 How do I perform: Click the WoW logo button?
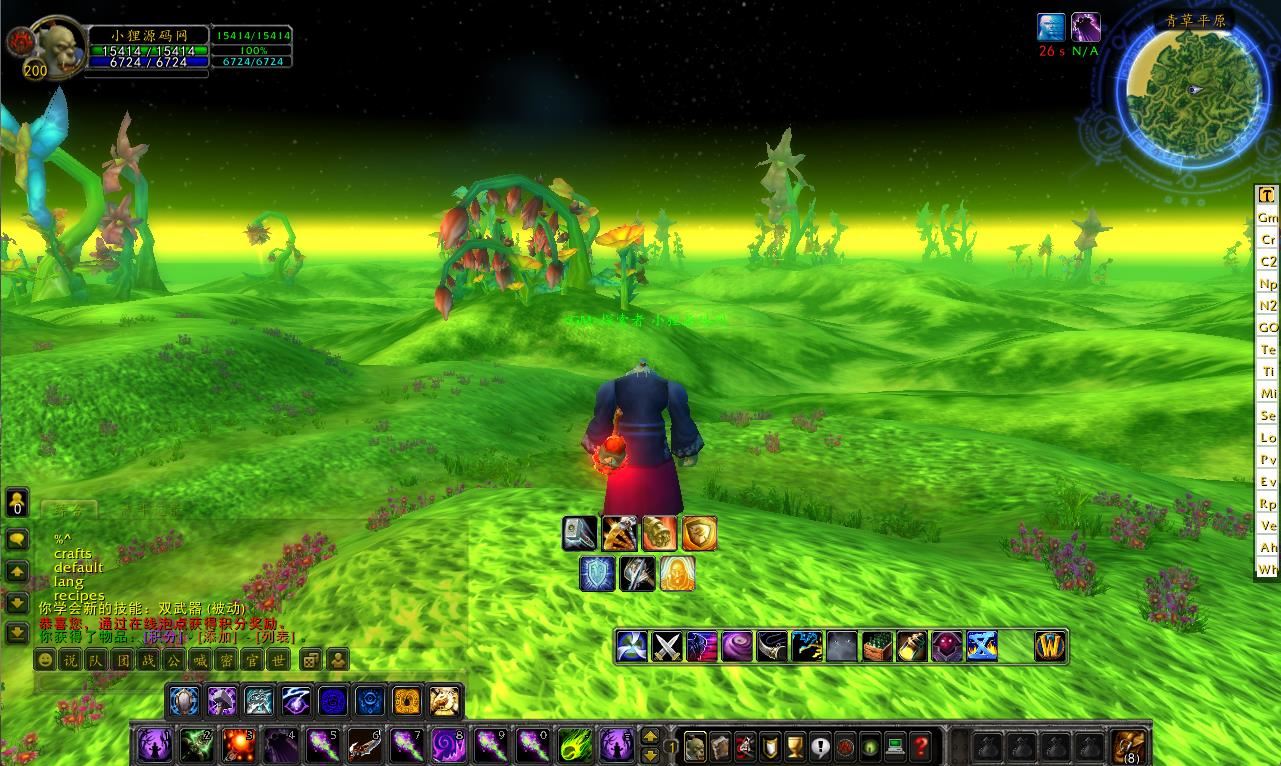(x=1051, y=646)
